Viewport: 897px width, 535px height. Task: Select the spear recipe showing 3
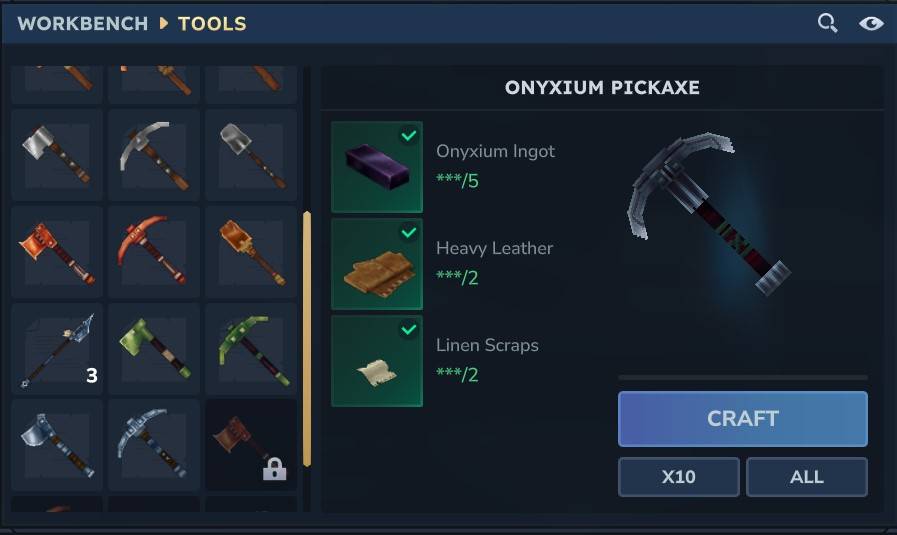click(x=57, y=348)
